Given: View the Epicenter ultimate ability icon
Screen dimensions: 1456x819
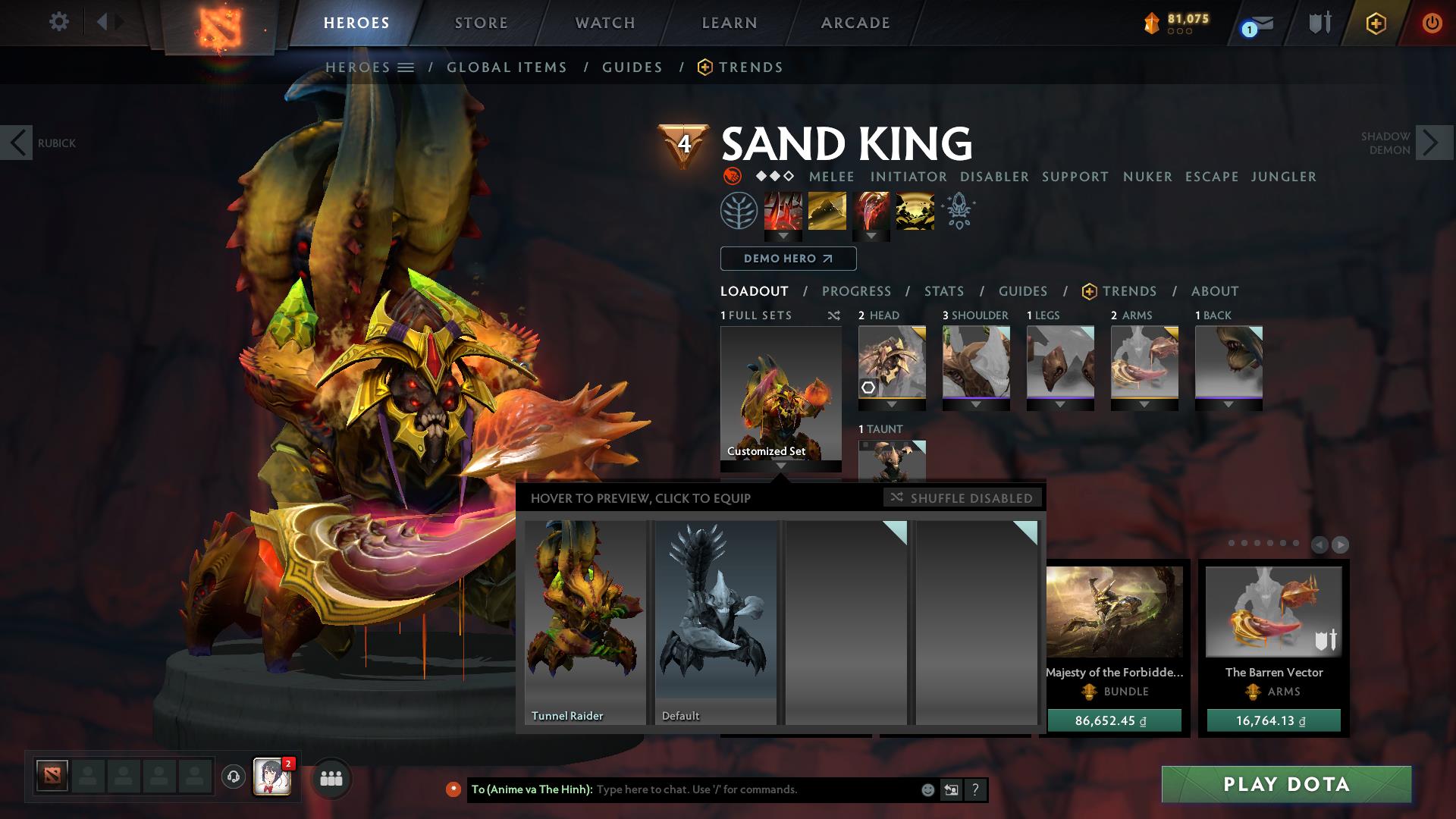Looking at the screenshot, I should pos(914,212).
